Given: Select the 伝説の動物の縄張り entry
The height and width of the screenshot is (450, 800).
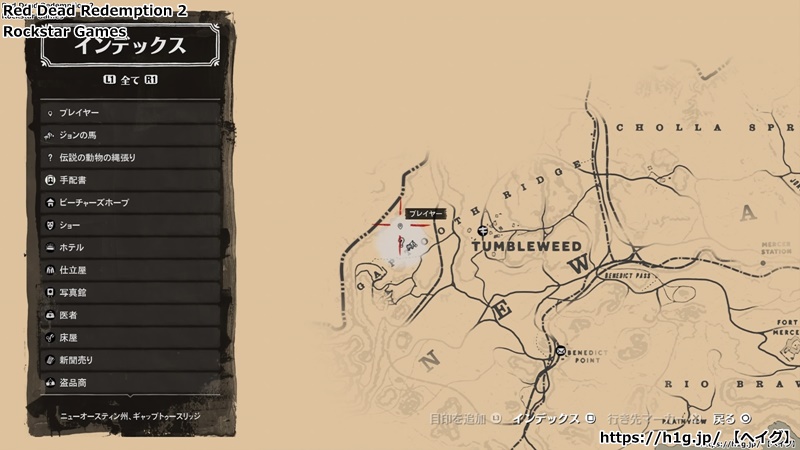Looking at the screenshot, I should (130, 158).
